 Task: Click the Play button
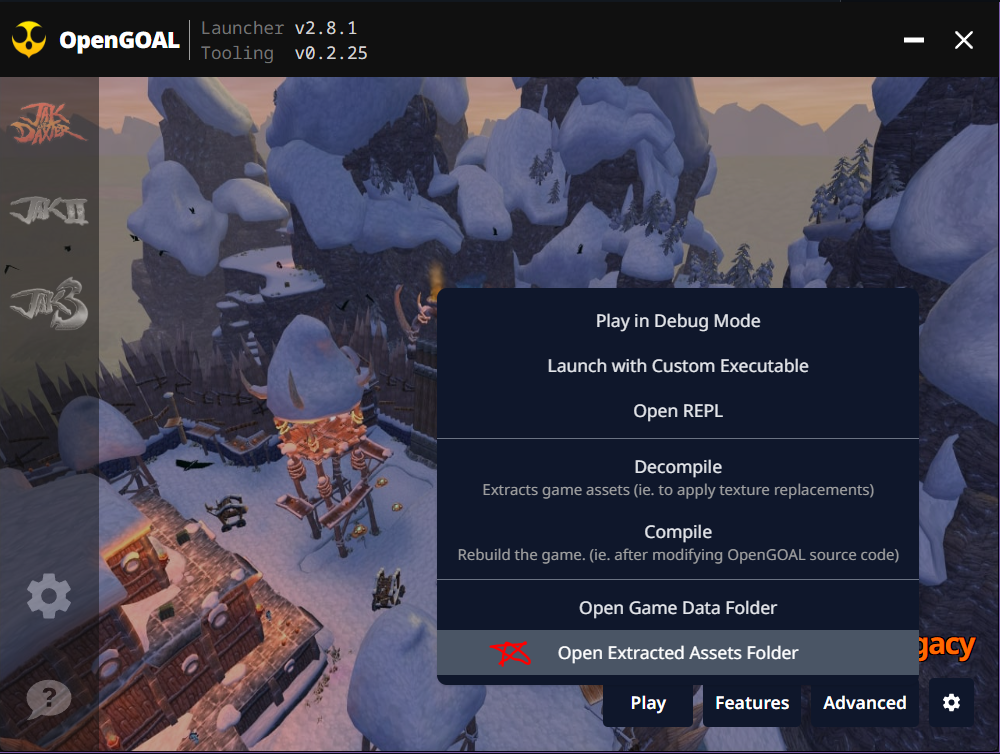pyautogui.click(x=648, y=703)
